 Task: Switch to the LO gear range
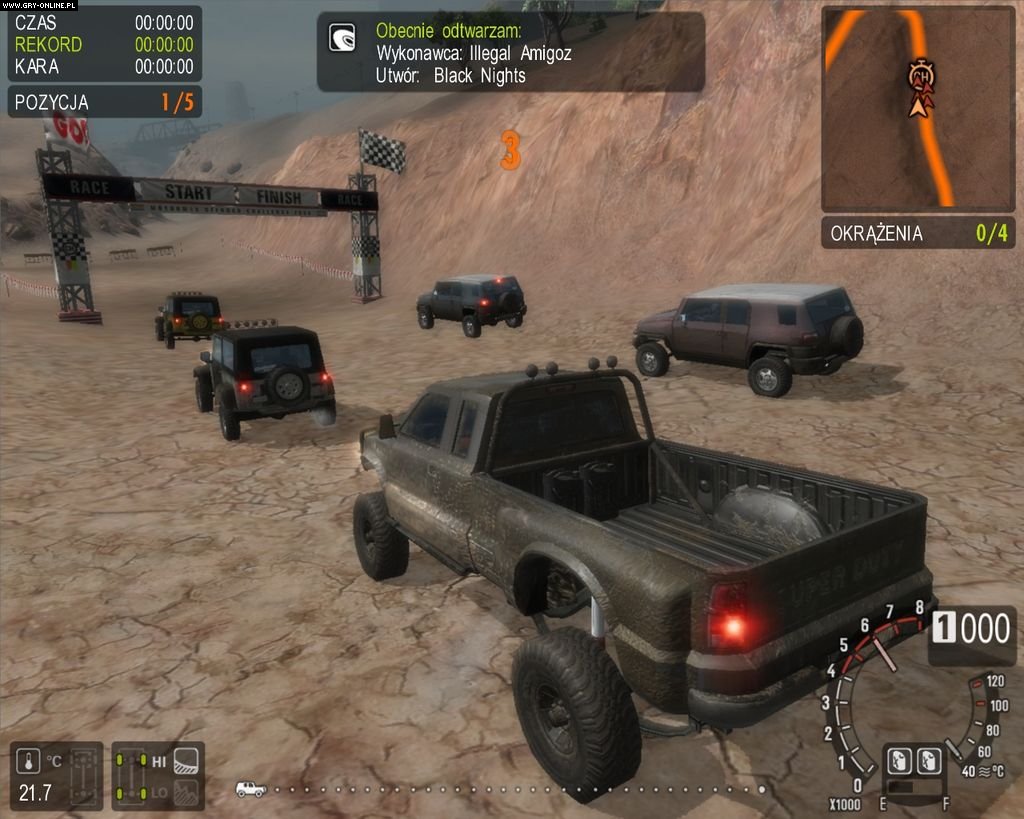159,793
